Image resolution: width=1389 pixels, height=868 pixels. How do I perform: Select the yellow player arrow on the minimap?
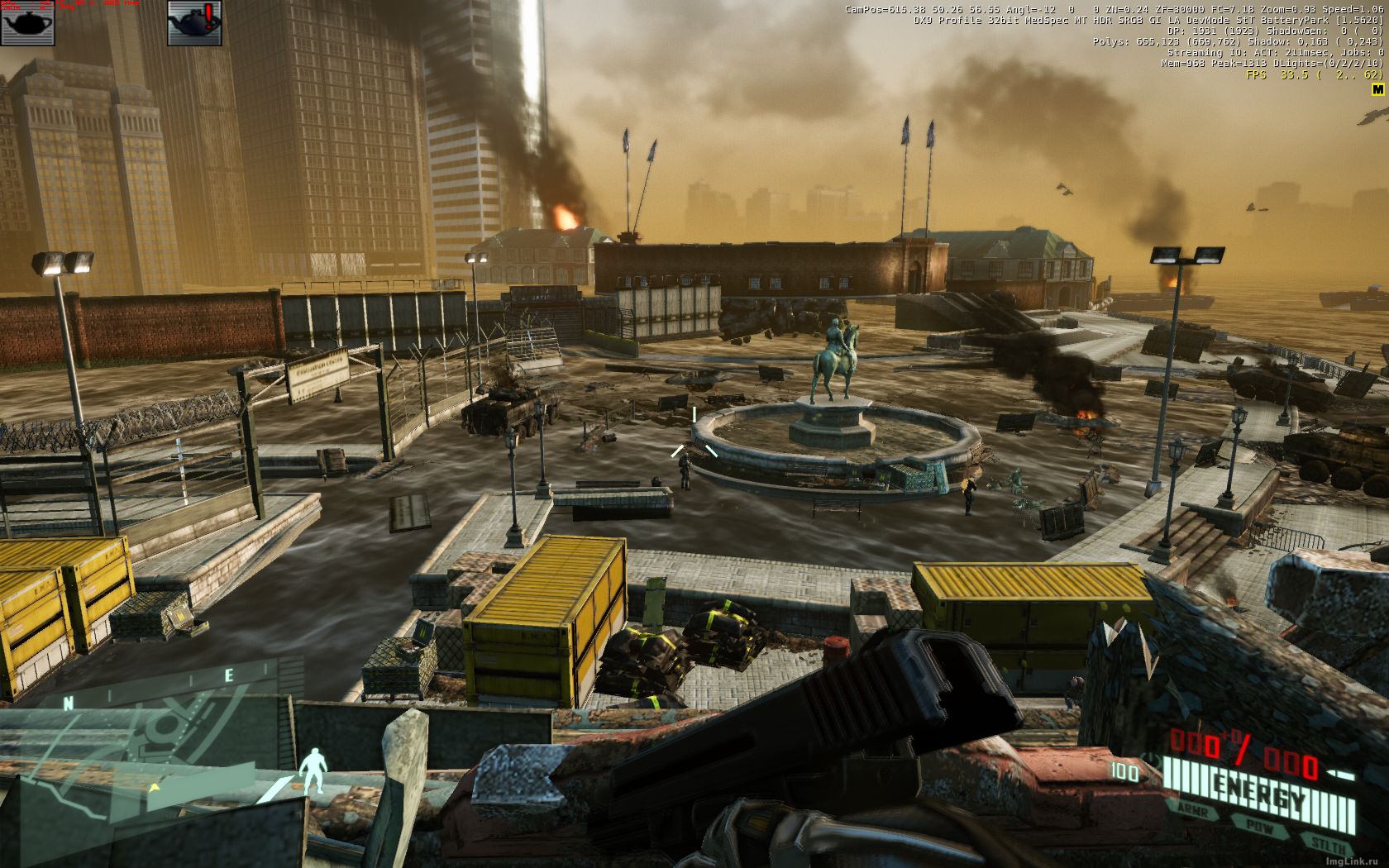(154, 786)
